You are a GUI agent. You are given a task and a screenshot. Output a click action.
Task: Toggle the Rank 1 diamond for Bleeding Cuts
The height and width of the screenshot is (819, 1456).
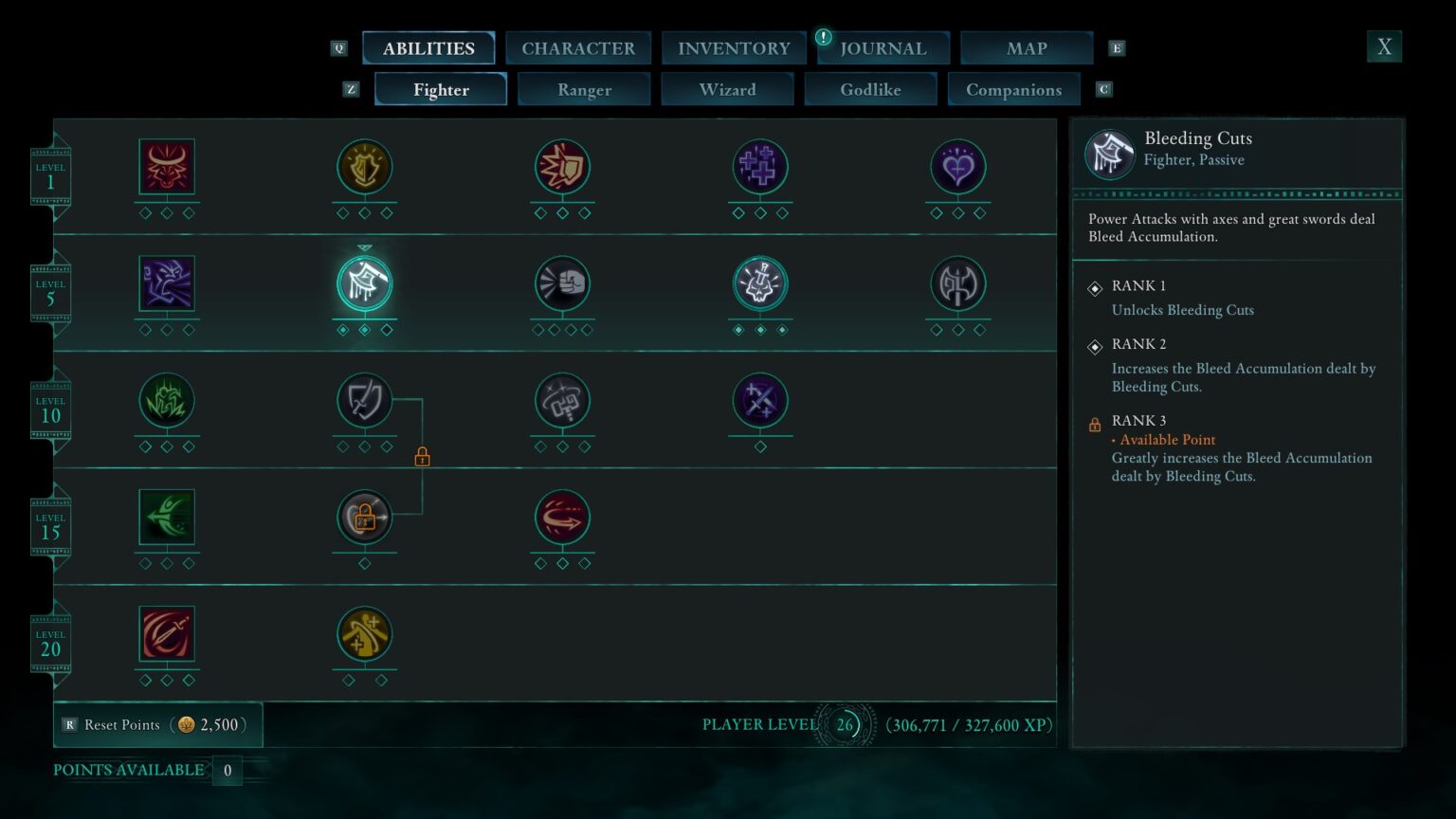1096,285
